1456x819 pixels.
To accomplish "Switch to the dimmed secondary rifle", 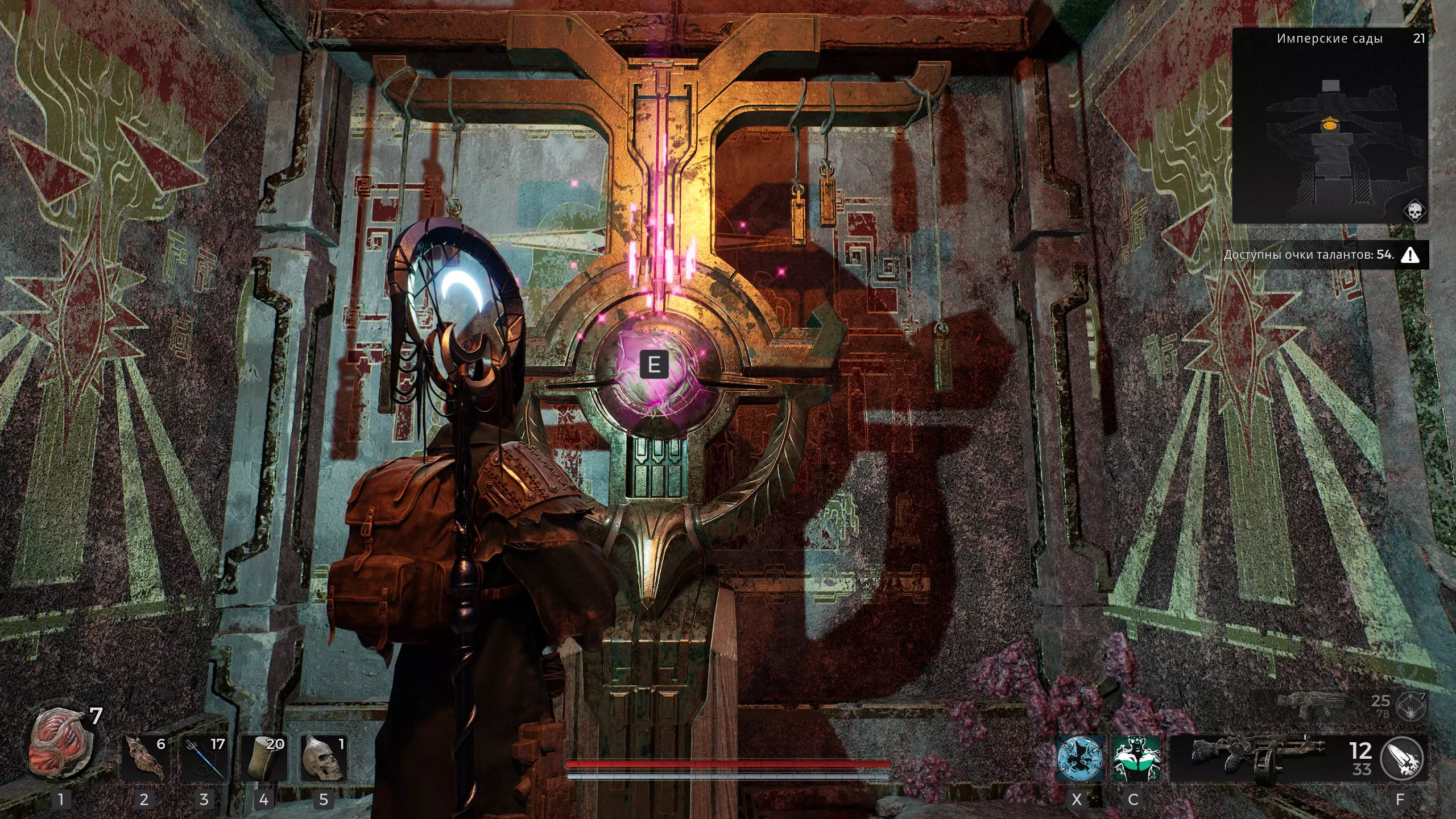I will tap(1312, 703).
